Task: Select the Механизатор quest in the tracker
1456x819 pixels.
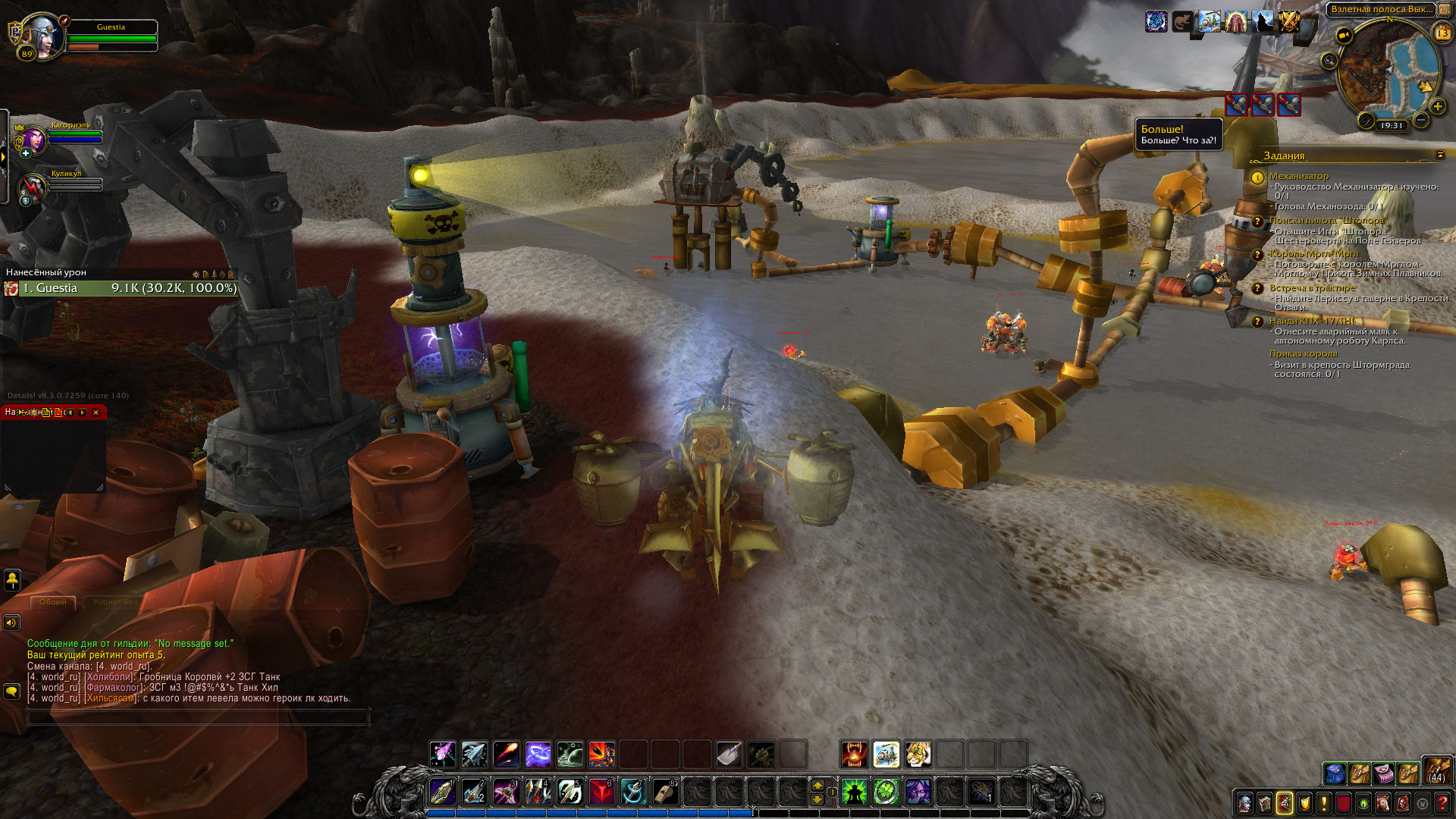Action: 1298,176
